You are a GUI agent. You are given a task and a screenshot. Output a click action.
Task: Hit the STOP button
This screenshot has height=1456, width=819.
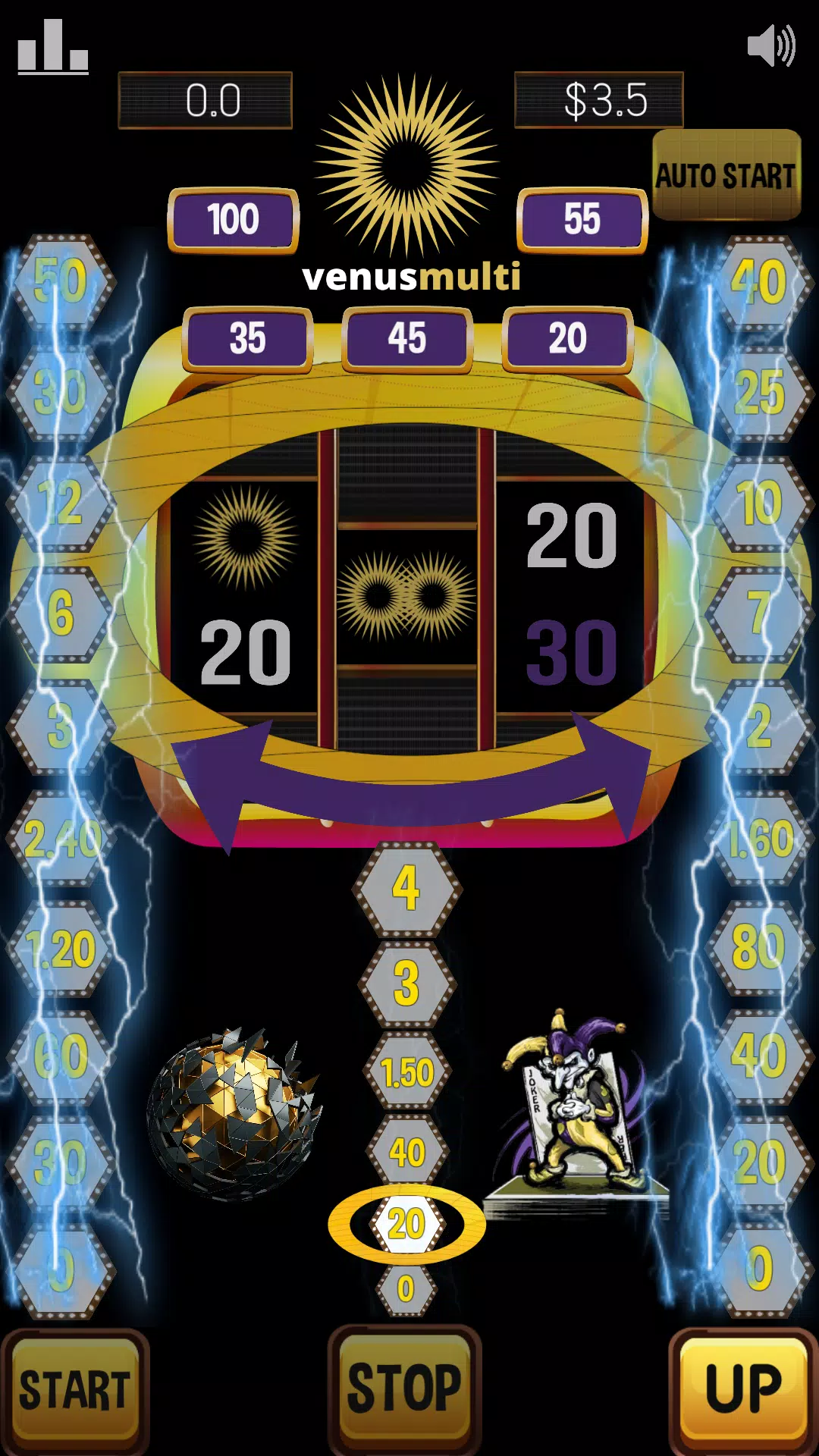404,1386
